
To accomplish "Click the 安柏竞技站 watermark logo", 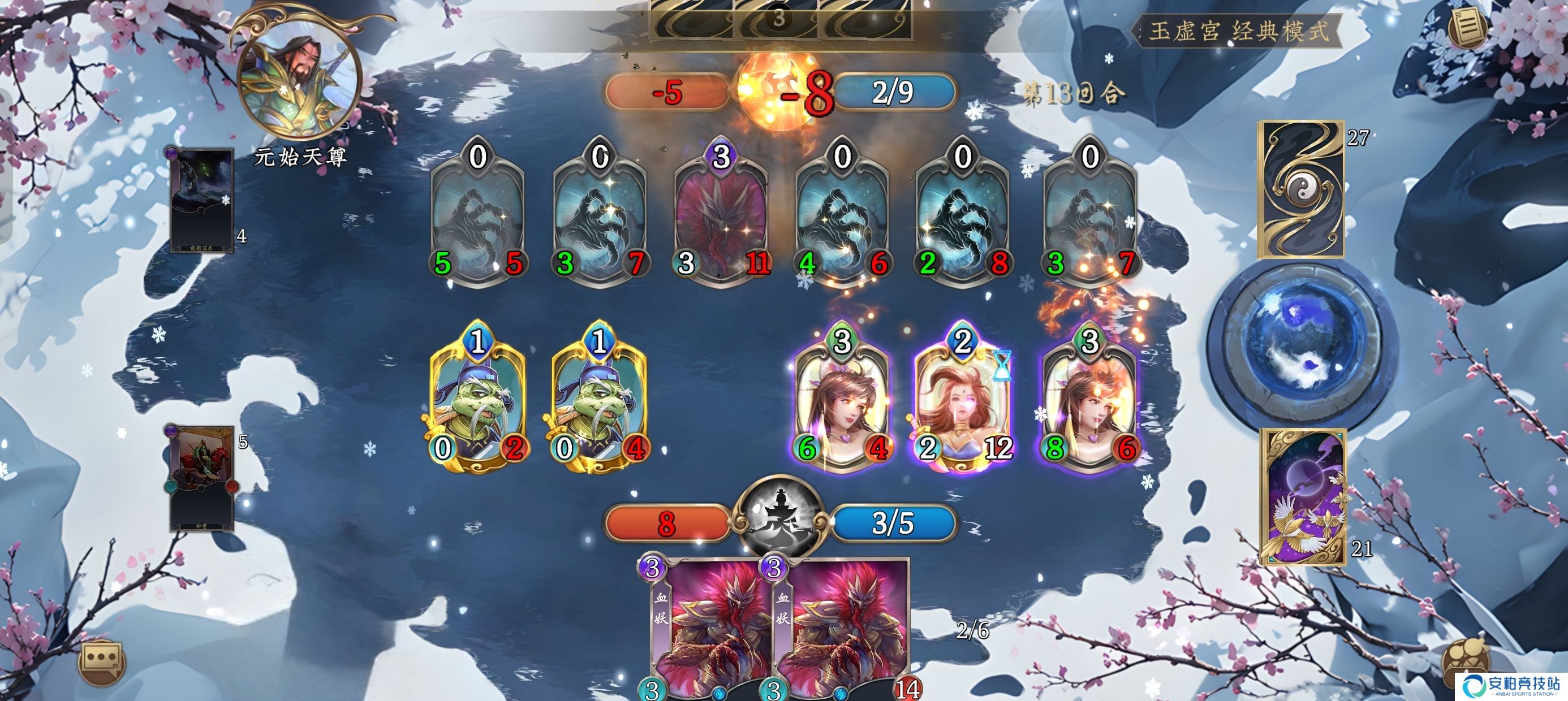I will point(1511,685).
